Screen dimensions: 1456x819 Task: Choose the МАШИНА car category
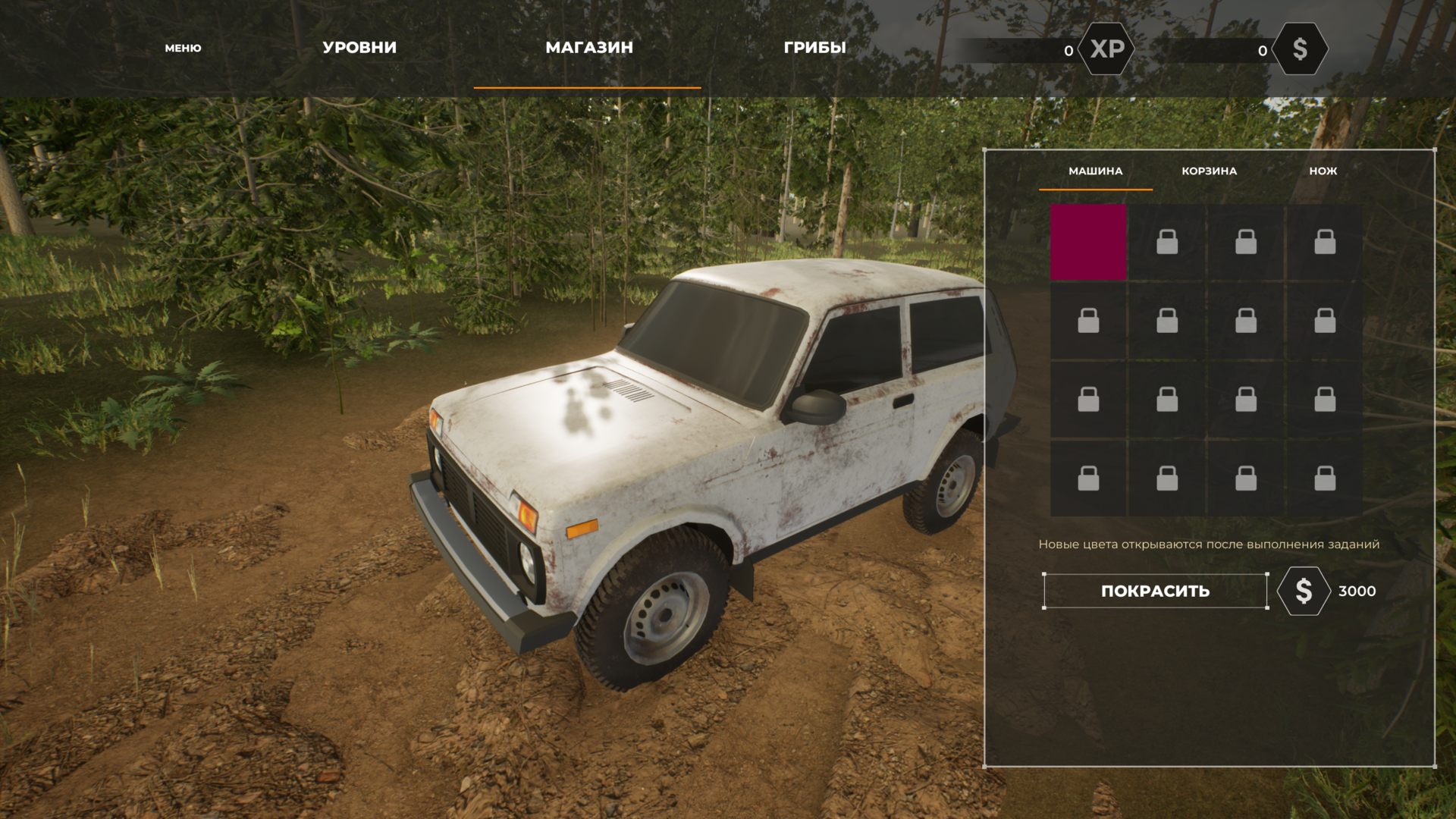click(x=1095, y=171)
